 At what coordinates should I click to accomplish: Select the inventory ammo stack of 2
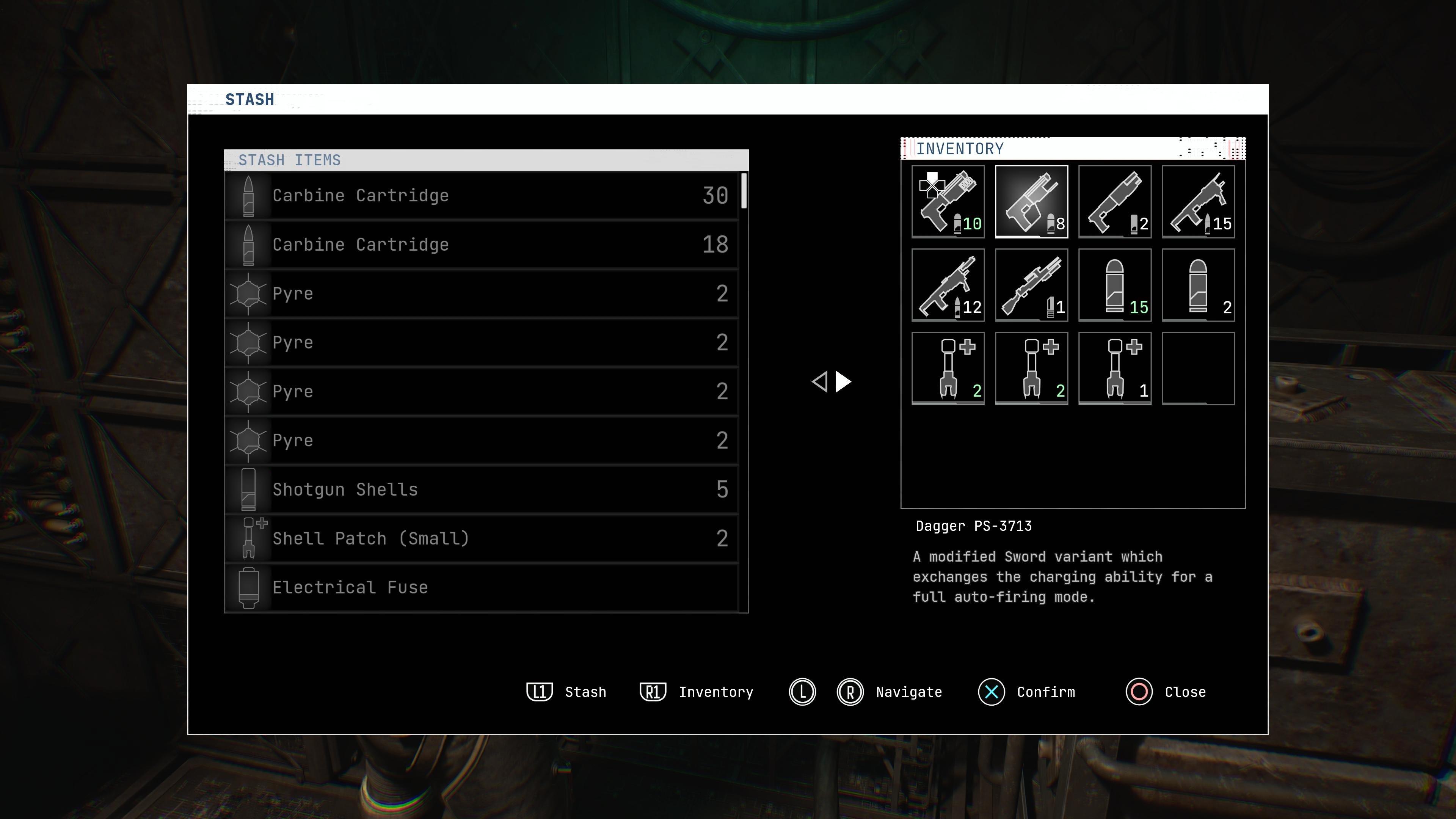click(1198, 285)
